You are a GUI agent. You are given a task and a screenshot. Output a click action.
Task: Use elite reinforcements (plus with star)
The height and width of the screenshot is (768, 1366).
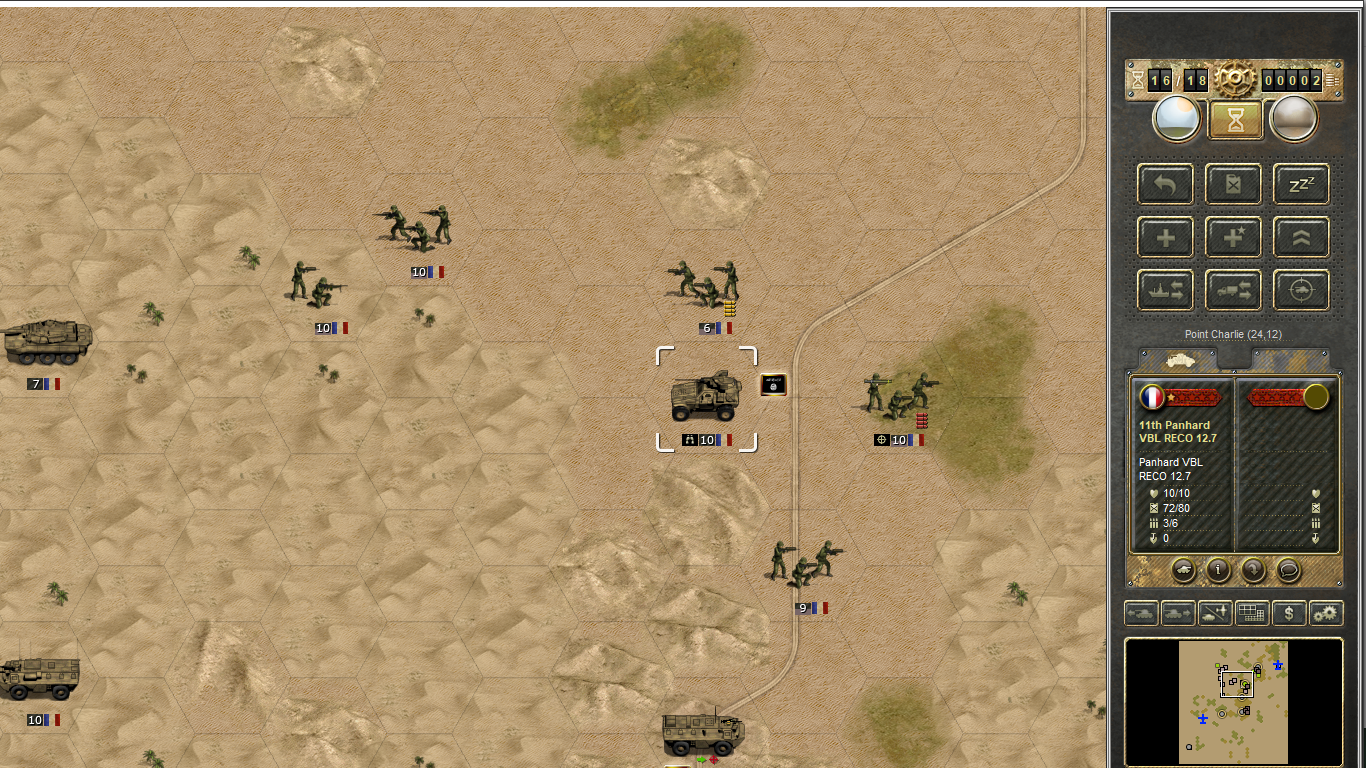pos(1233,237)
